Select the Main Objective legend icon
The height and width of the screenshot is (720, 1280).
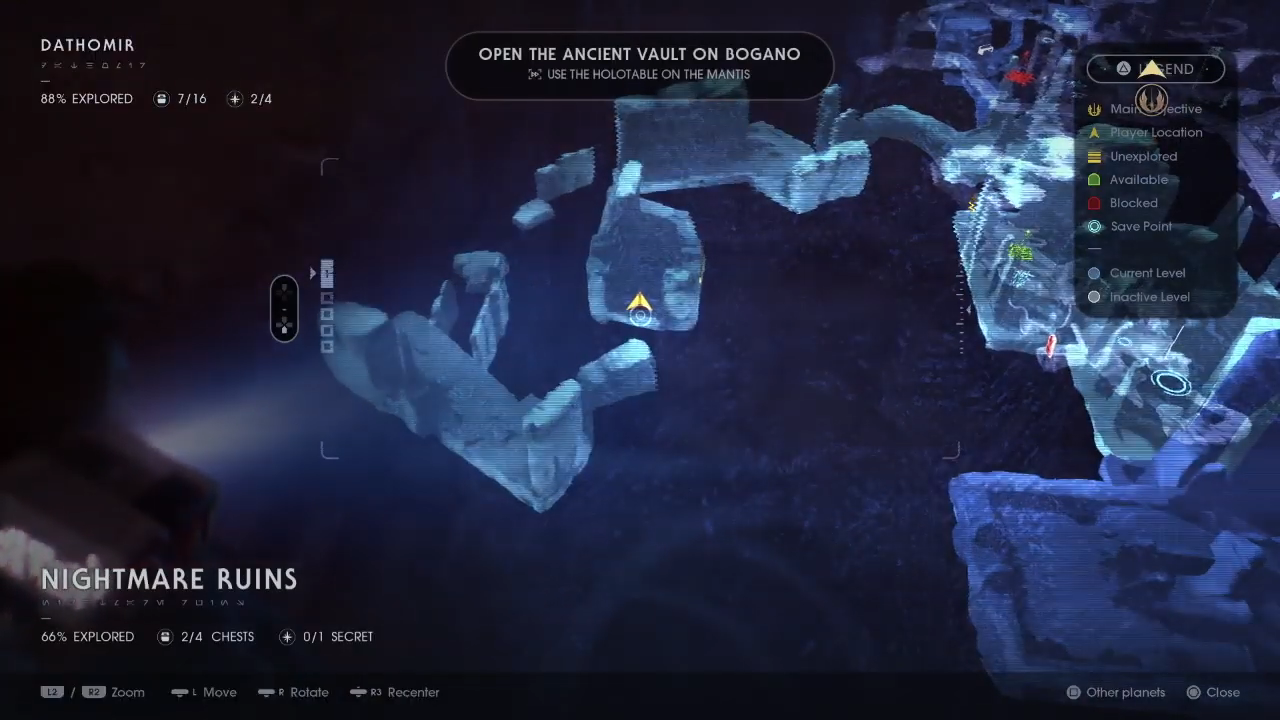point(1094,109)
